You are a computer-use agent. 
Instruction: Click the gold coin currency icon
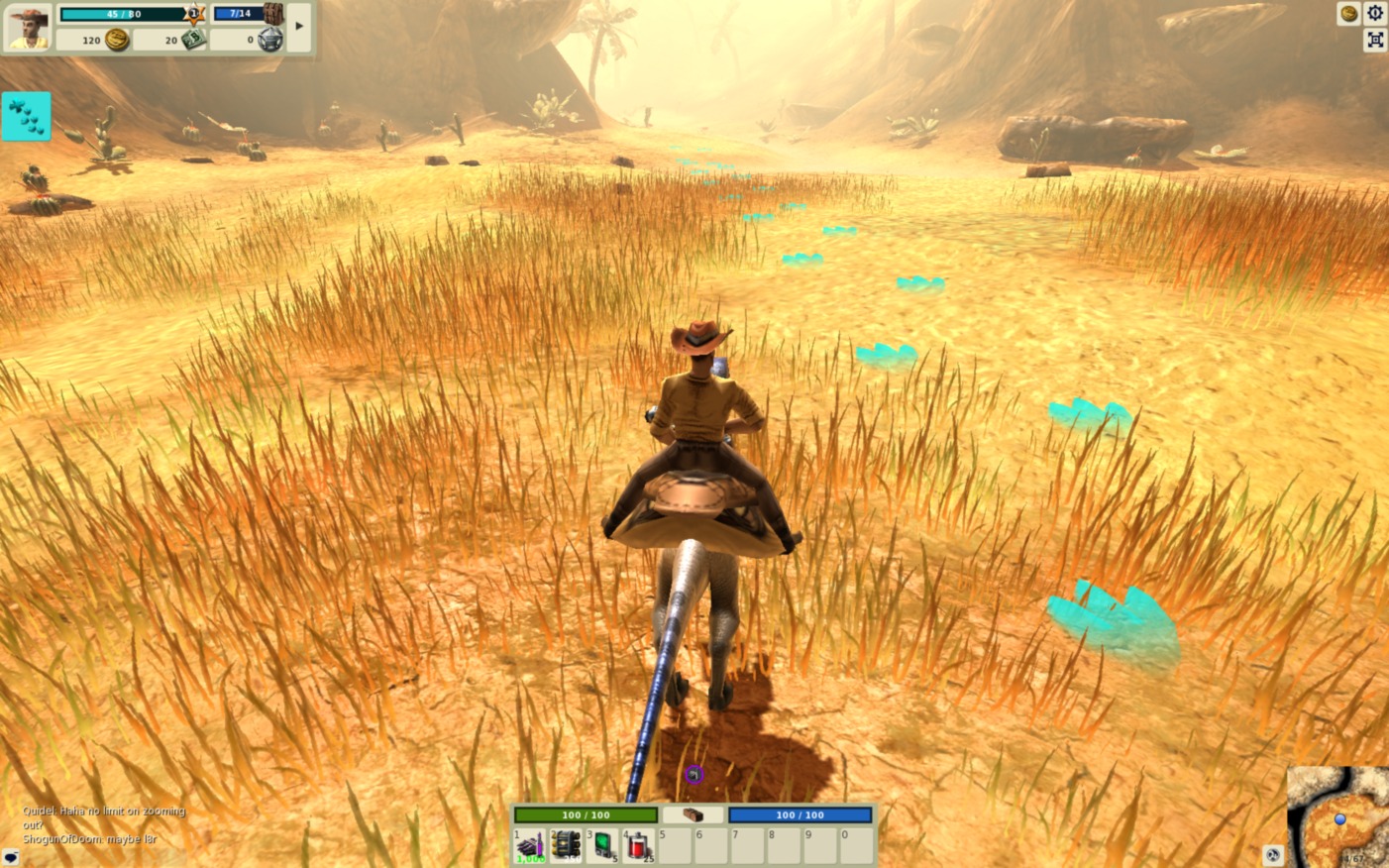coord(117,40)
